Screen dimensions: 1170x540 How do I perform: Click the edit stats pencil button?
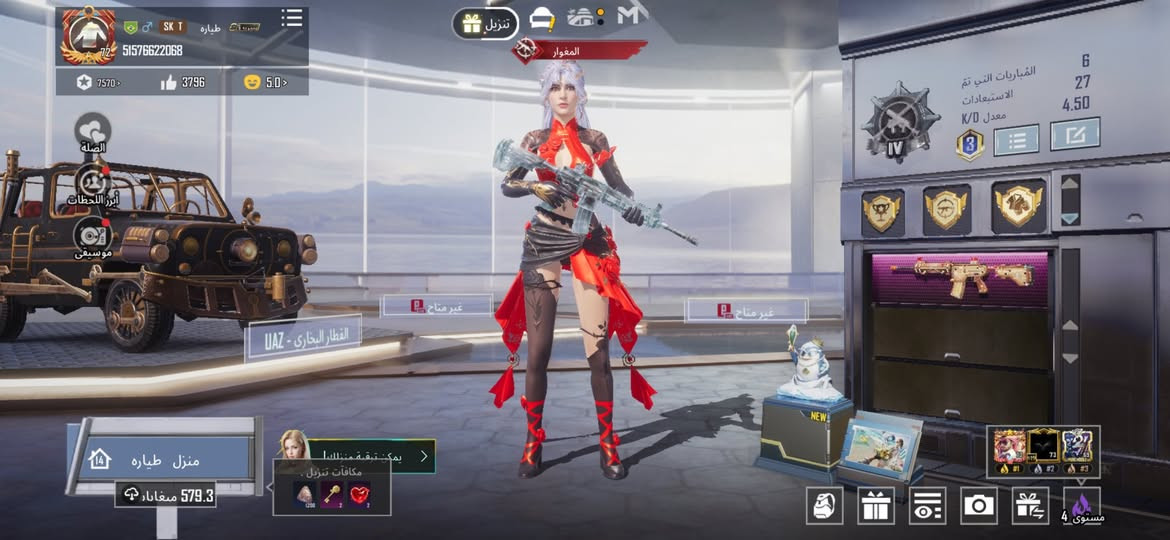(x=1075, y=134)
